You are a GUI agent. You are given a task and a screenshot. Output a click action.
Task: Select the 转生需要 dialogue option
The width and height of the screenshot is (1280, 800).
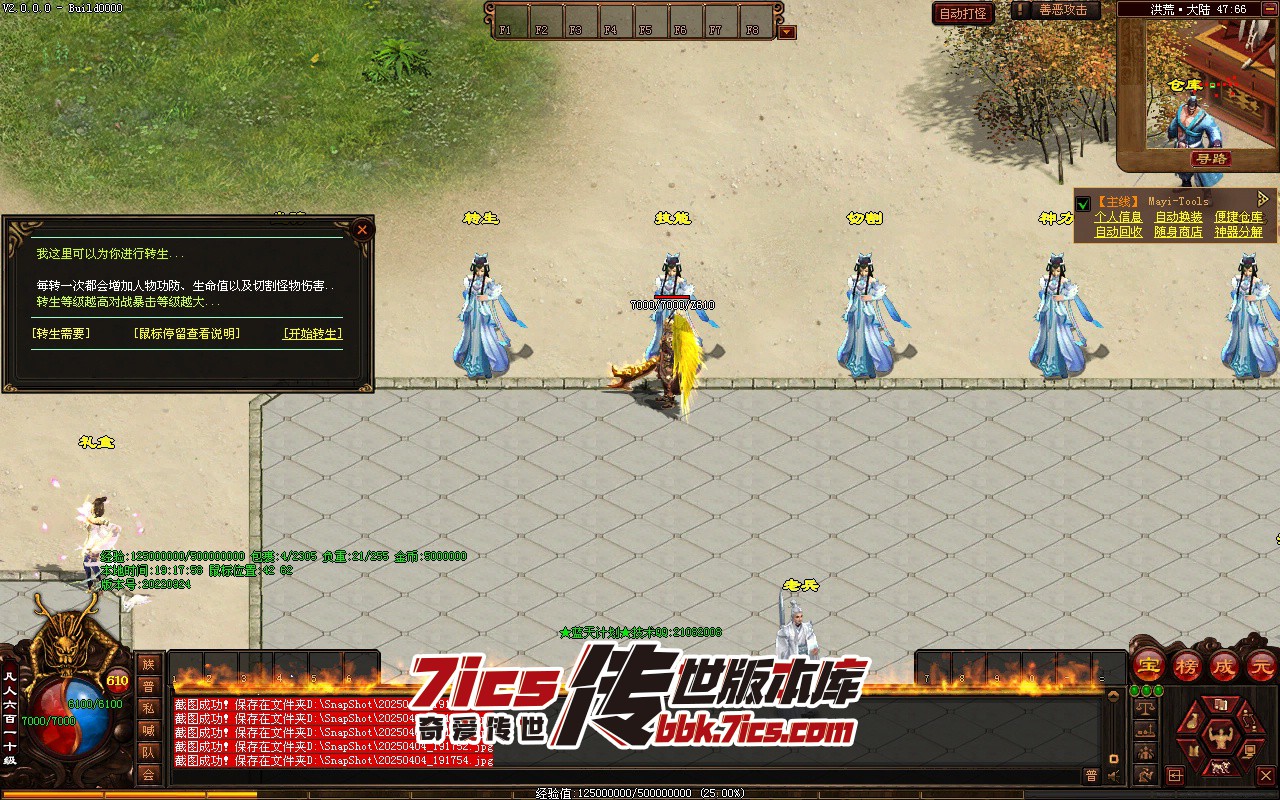click(x=61, y=334)
